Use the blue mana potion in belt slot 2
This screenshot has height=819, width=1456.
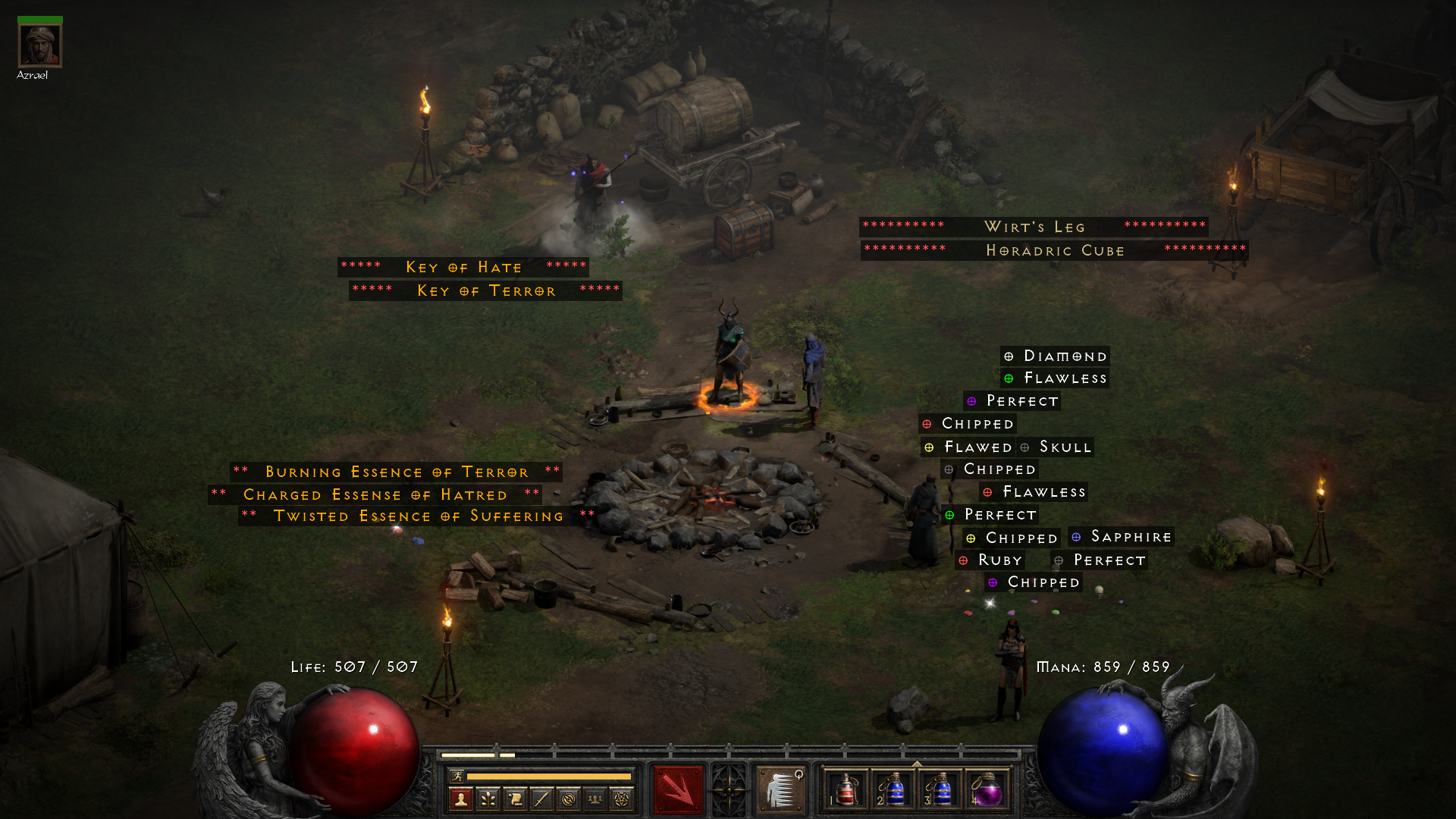[893, 790]
